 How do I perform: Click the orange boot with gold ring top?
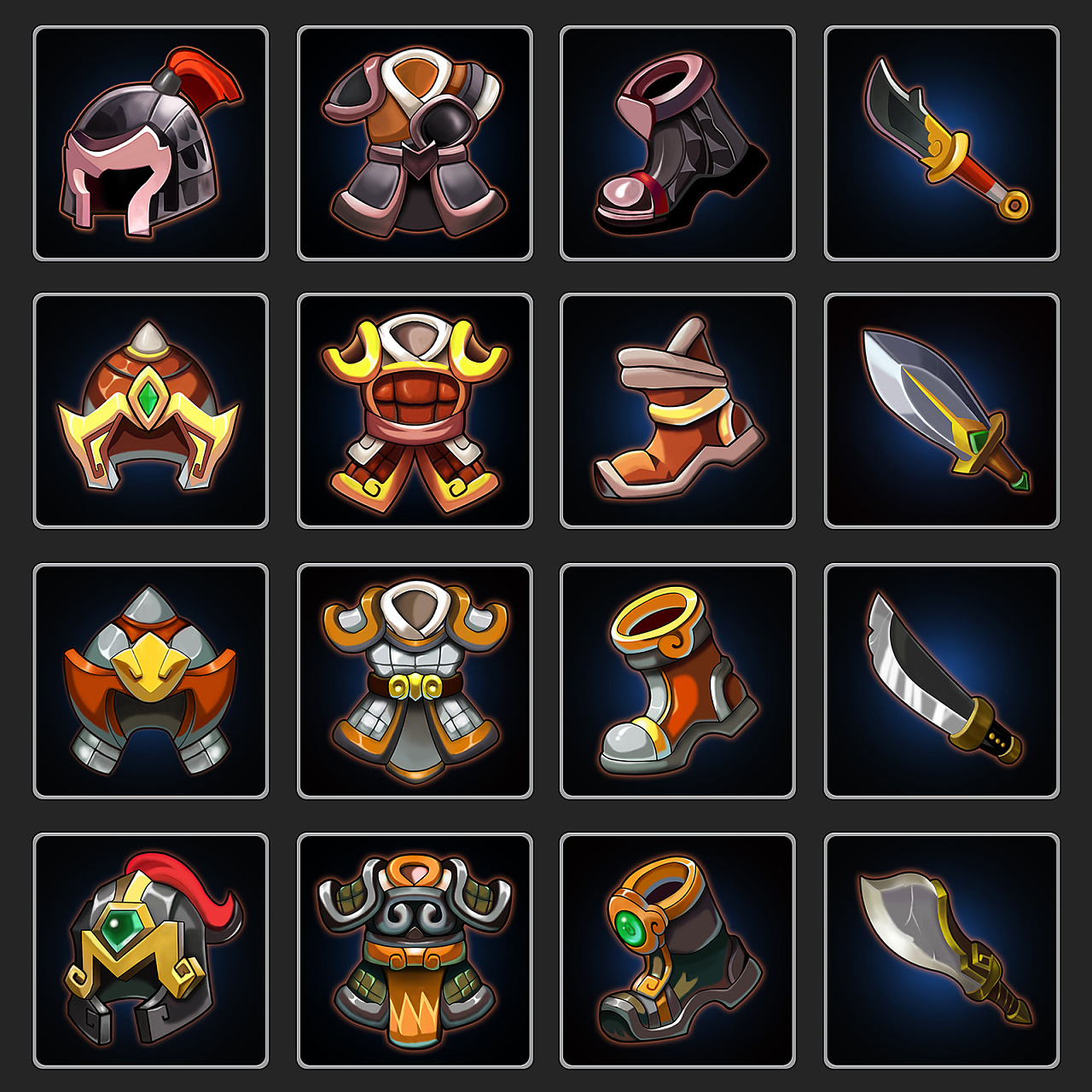(677, 681)
